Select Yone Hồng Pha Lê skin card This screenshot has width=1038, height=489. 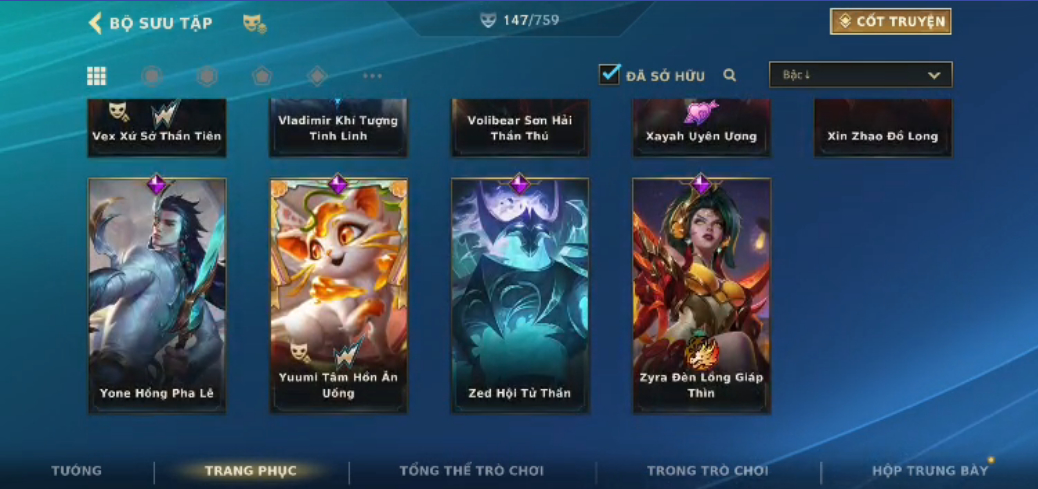[x=157, y=295]
